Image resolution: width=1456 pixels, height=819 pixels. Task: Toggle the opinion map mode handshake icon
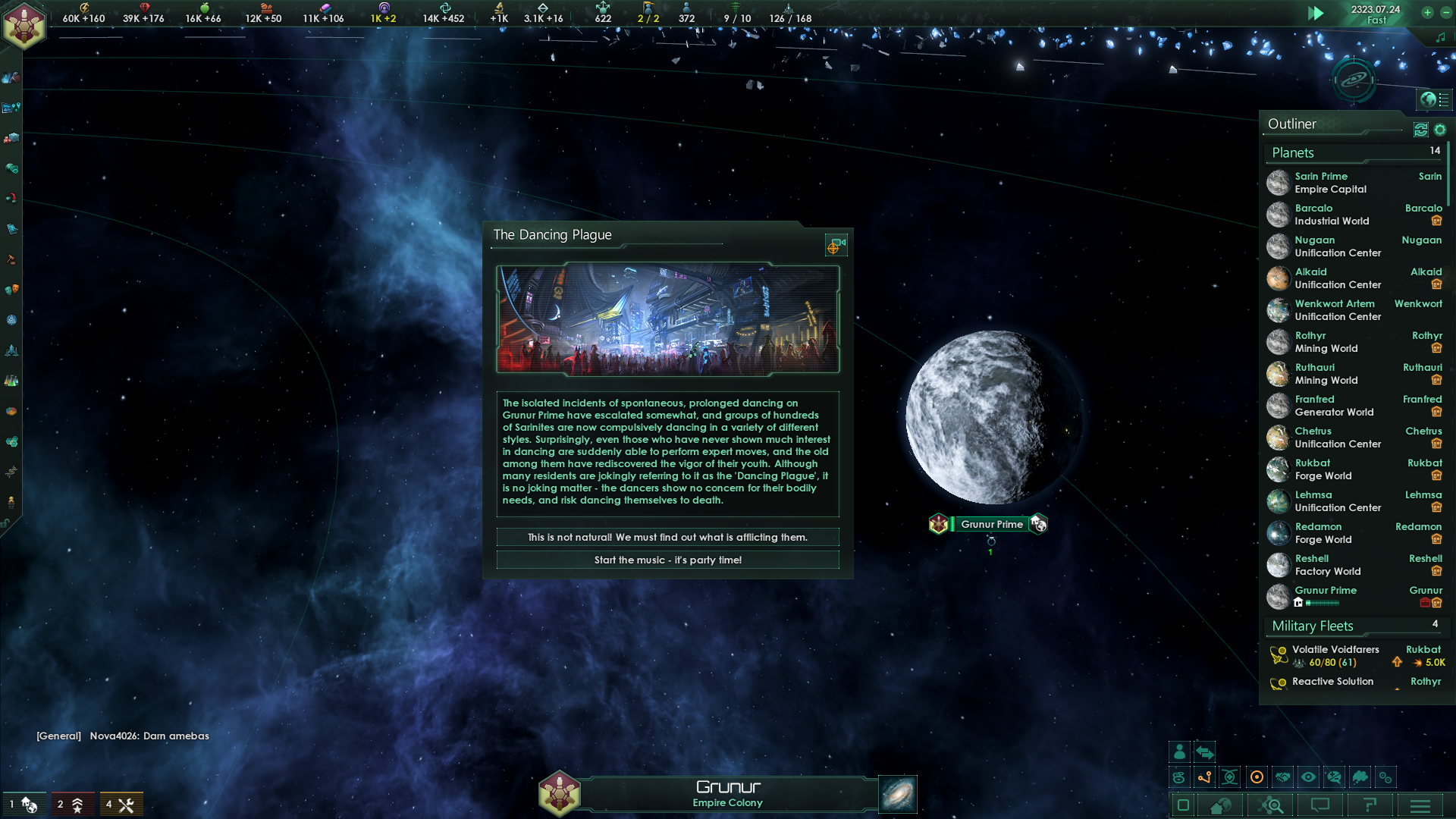point(1282,777)
